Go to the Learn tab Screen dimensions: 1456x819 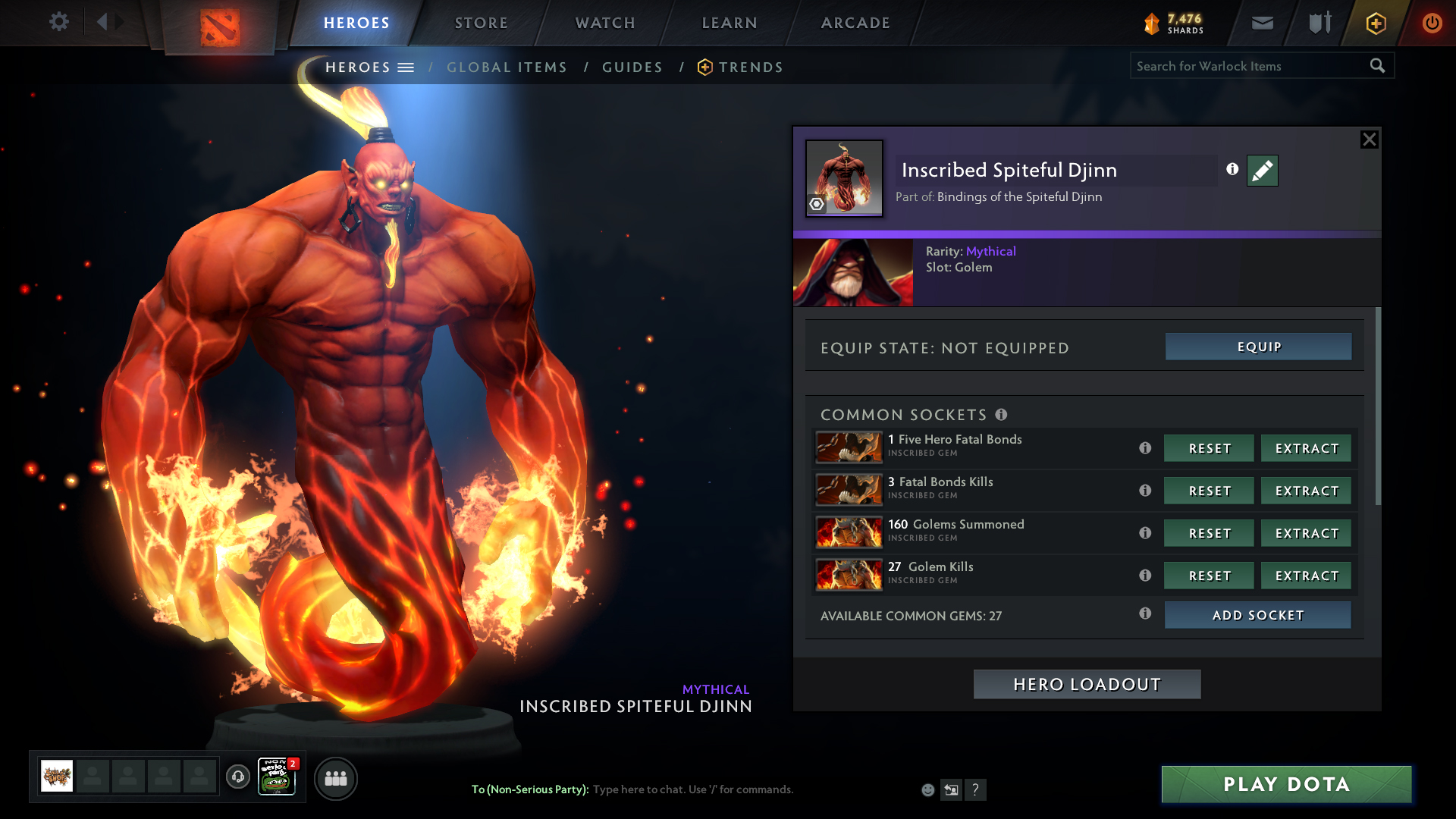pyautogui.click(x=730, y=23)
